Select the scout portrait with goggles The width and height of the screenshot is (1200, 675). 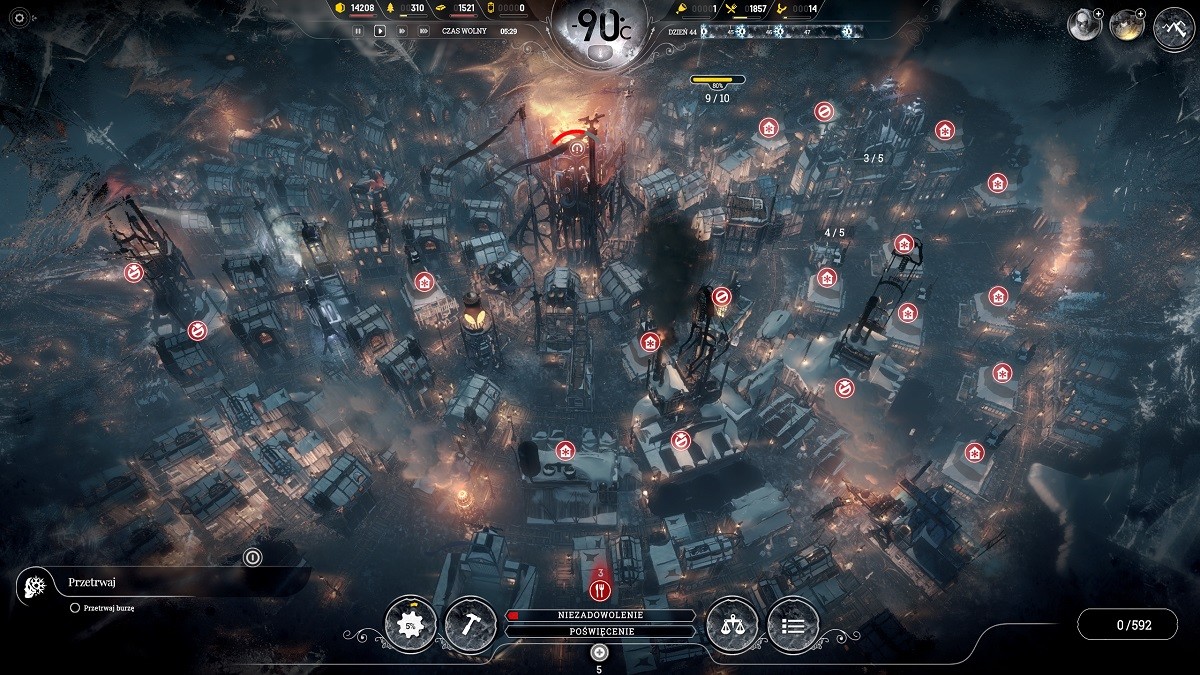tap(1083, 25)
